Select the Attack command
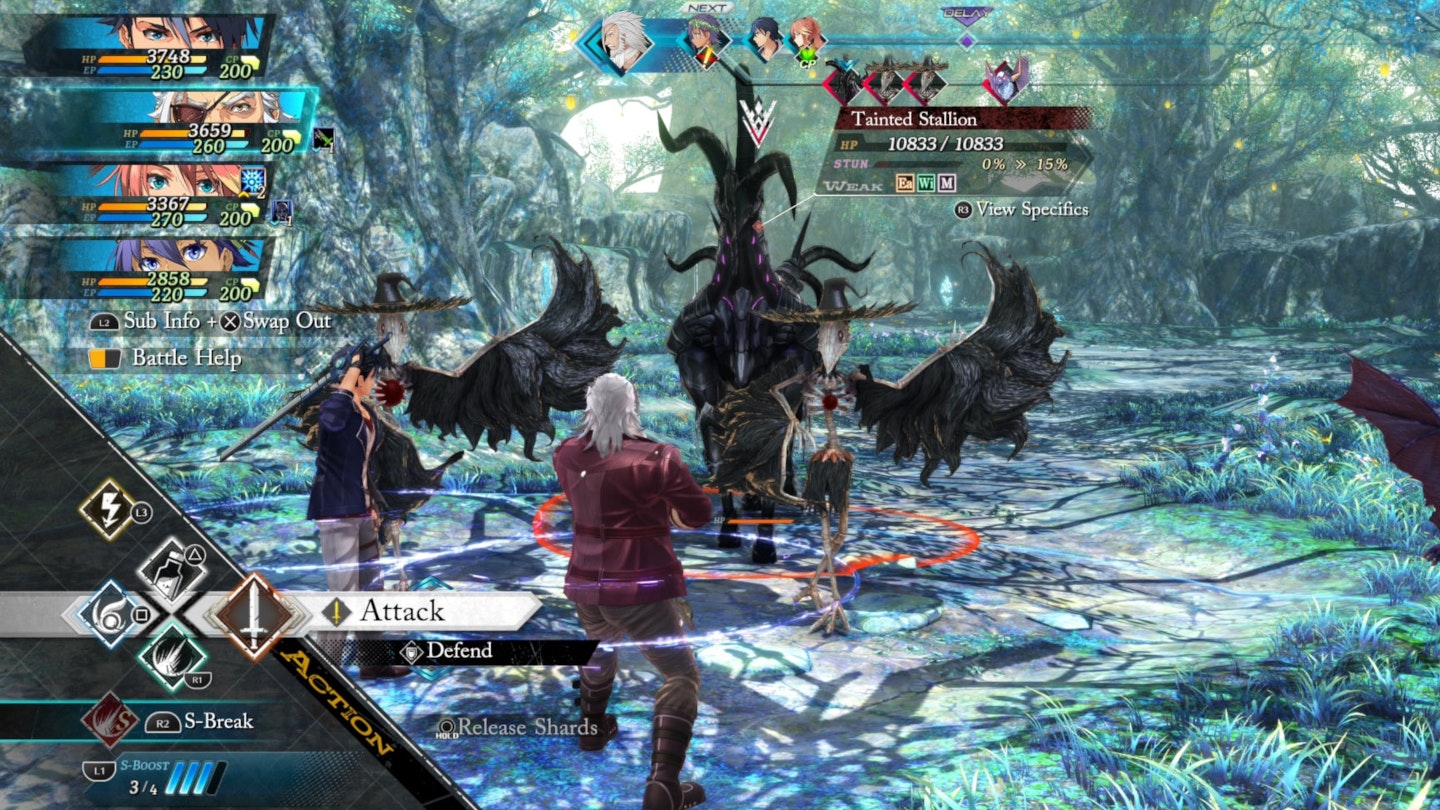 click(x=401, y=611)
